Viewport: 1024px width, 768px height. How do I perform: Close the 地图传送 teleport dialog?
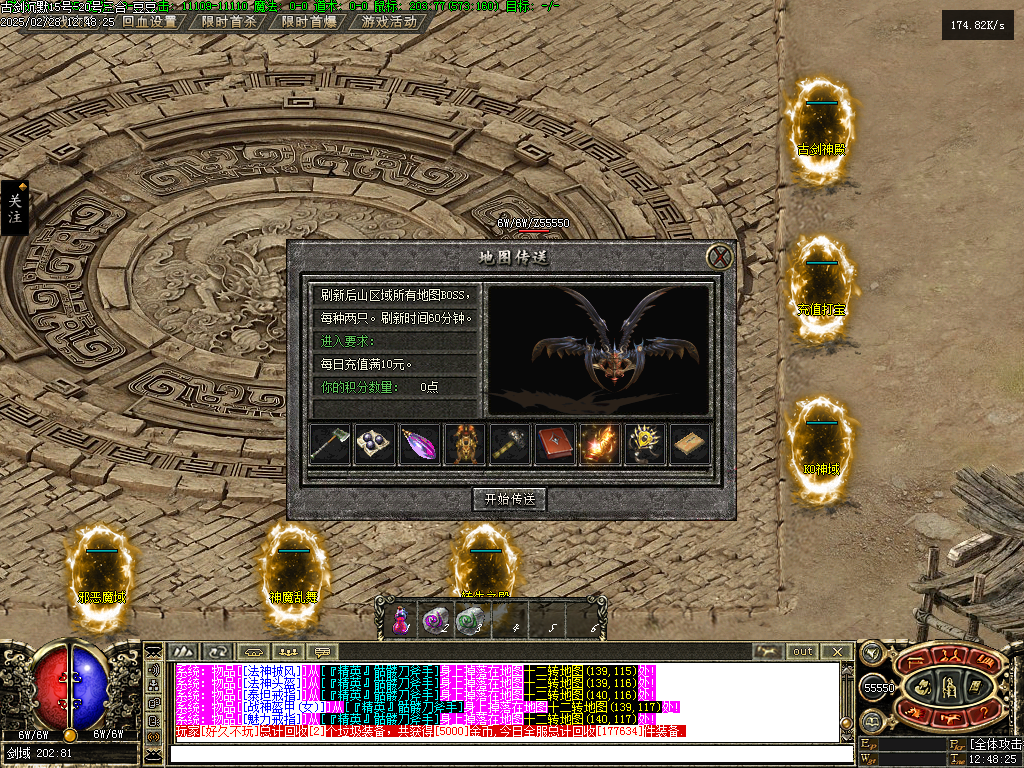720,258
